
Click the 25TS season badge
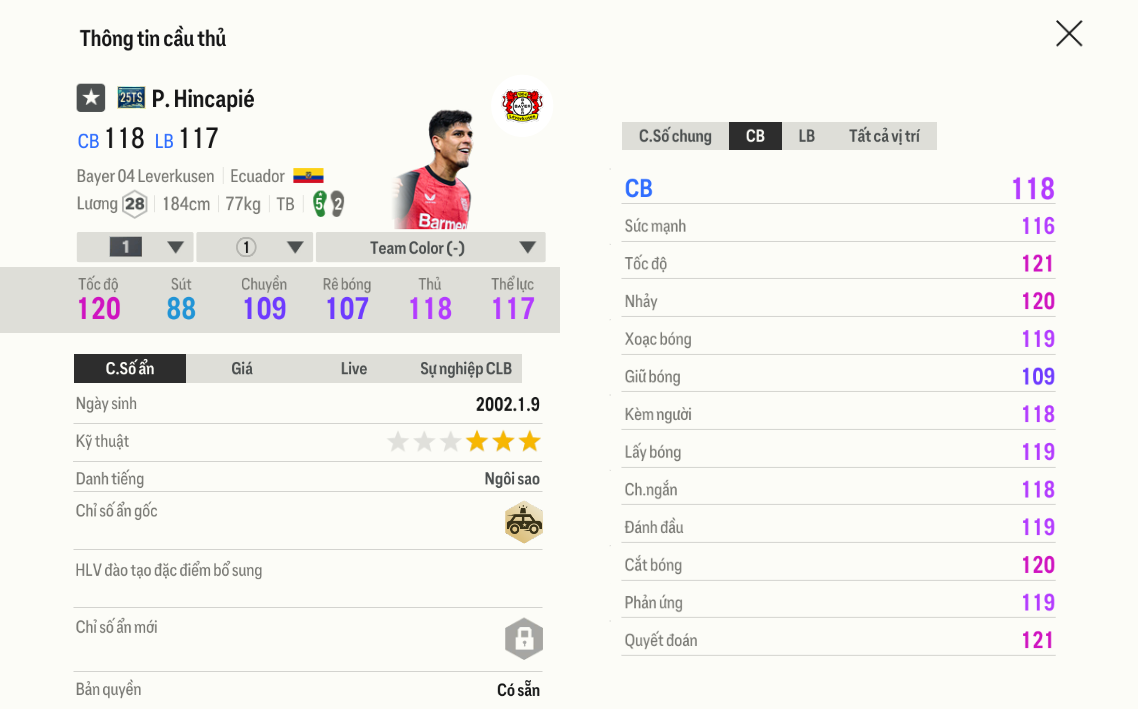131,98
